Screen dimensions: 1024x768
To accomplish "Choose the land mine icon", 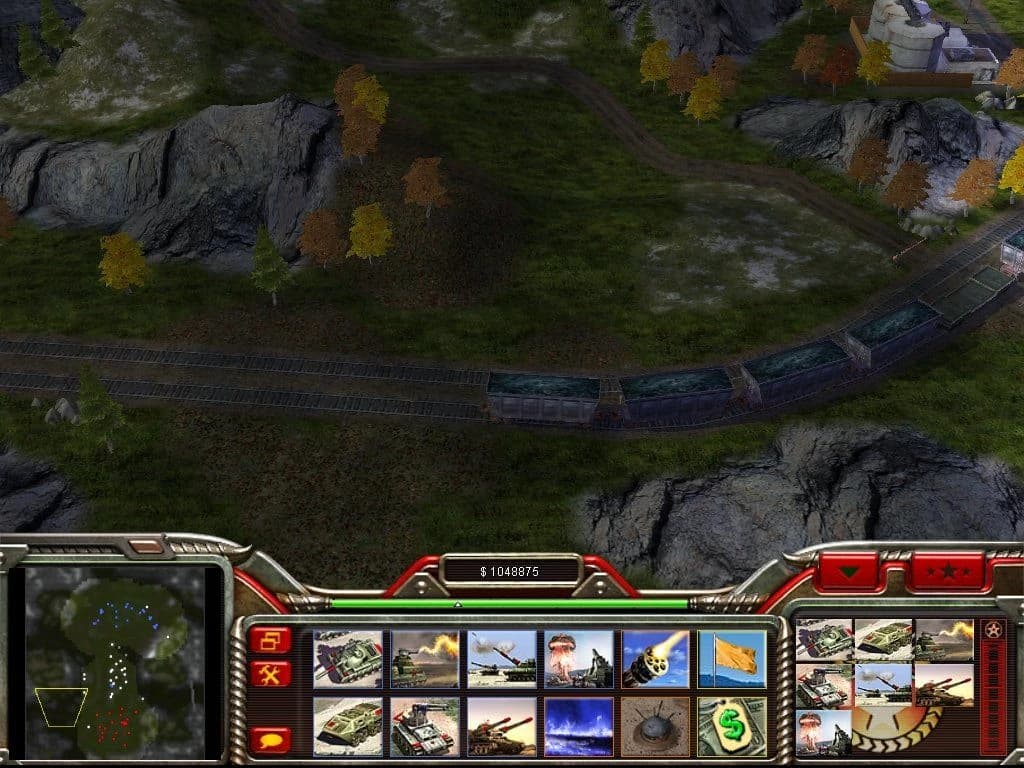I will [655, 726].
